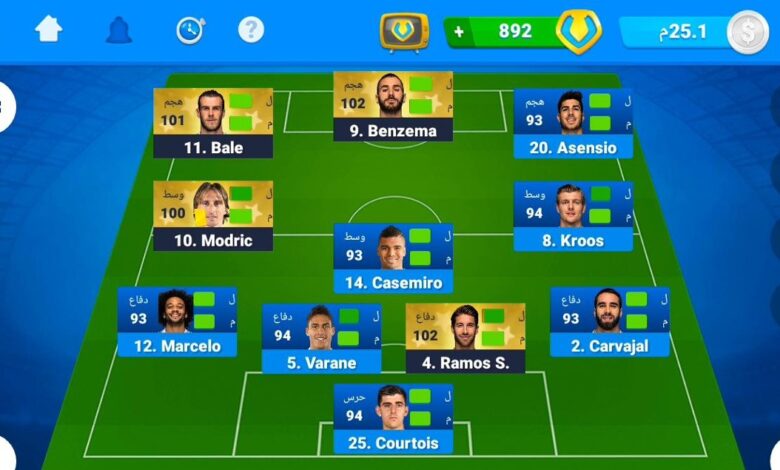This screenshot has height=470, width=780.
Task: Select the 12. Marcelo player card
Action: tap(177, 322)
